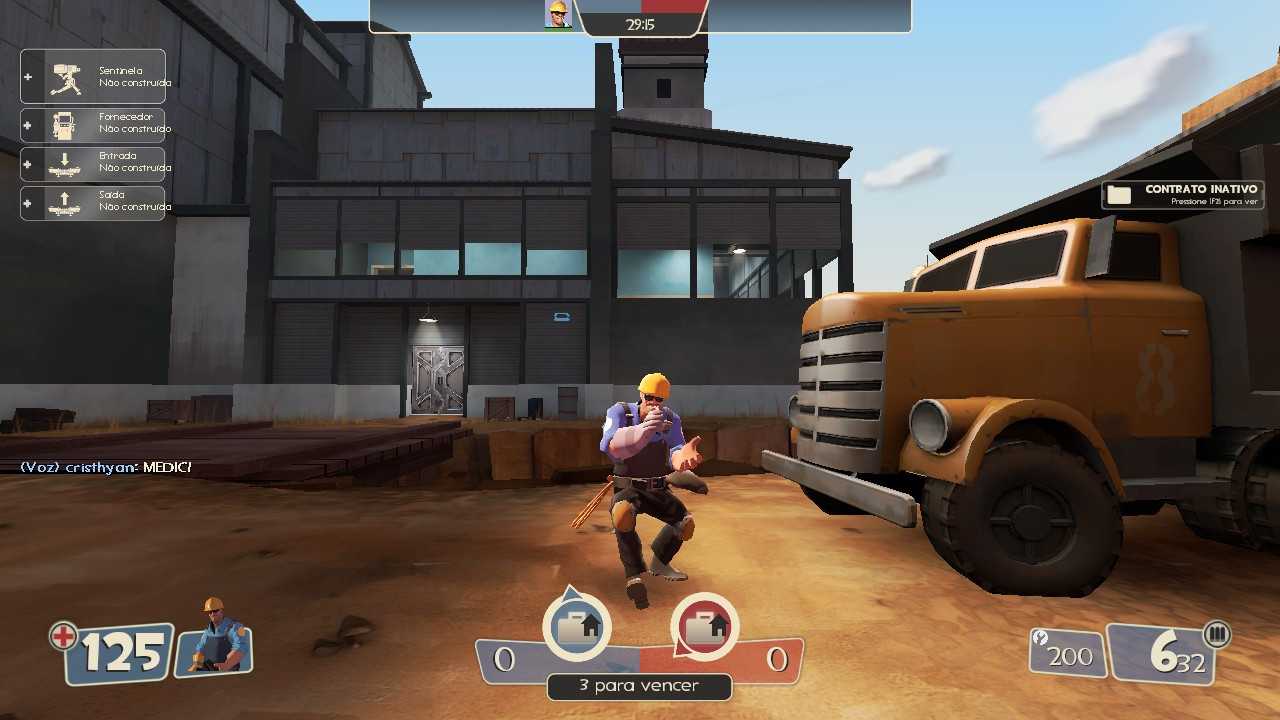Viewport: 1280px width, 720px height.
Task: Click the ammo clip icon beside 6/32
Action: [x=1217, y=634]
